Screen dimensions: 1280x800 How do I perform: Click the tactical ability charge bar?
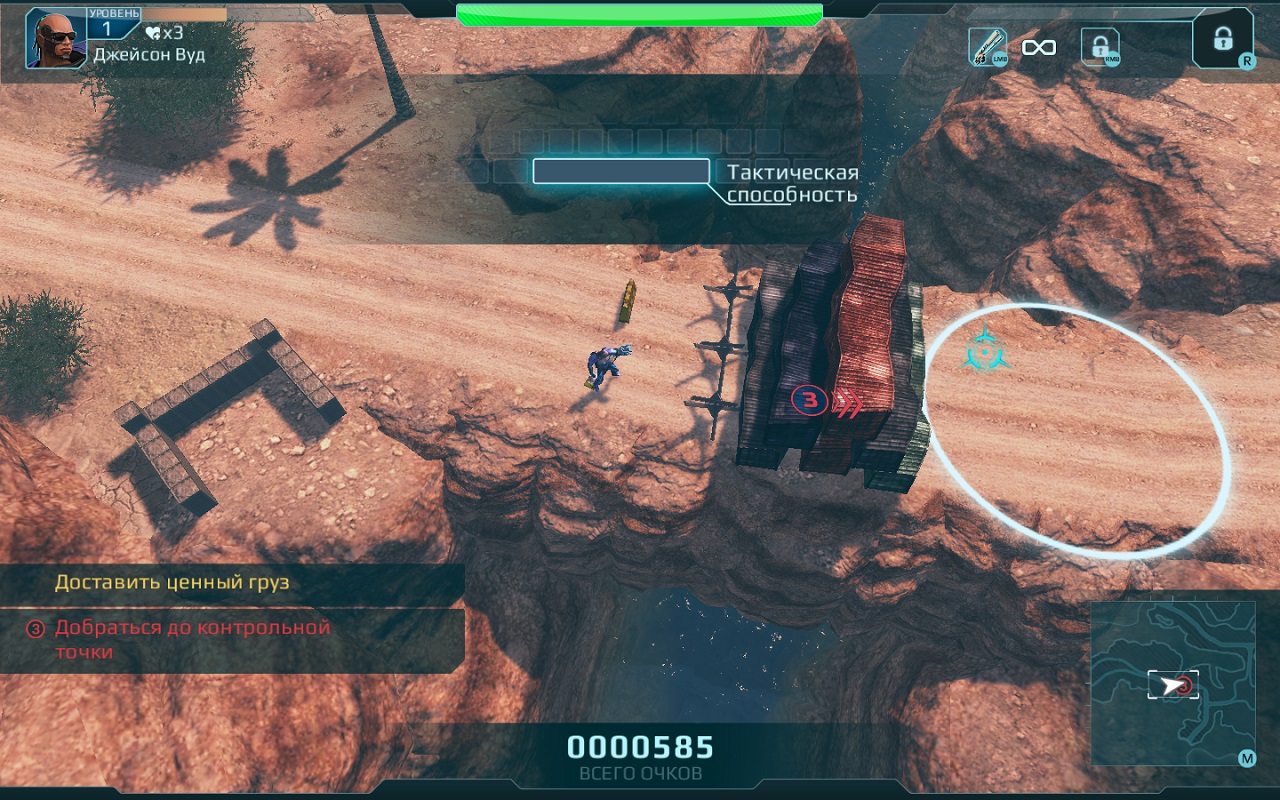(x=621, y=171)
